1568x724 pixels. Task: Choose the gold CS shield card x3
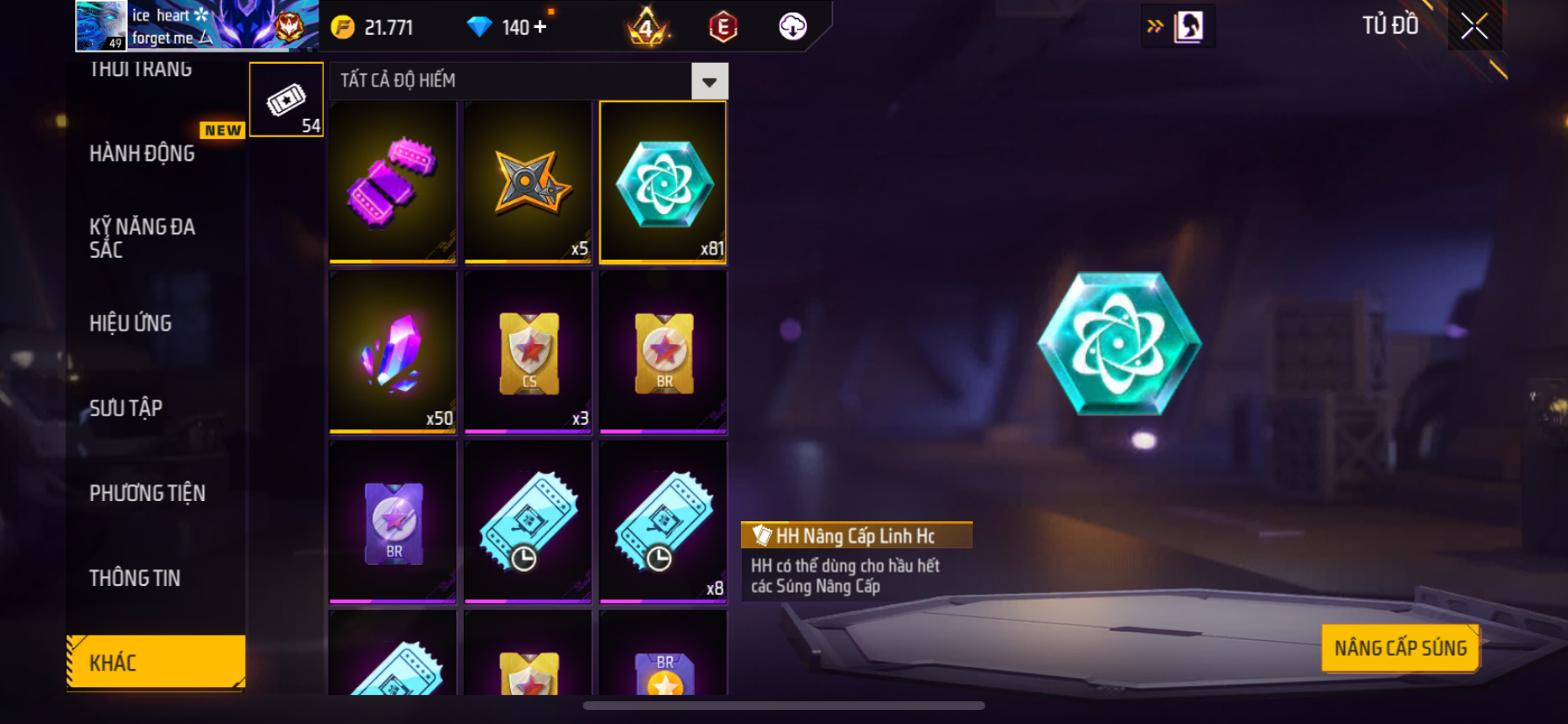tap(528, 352)
